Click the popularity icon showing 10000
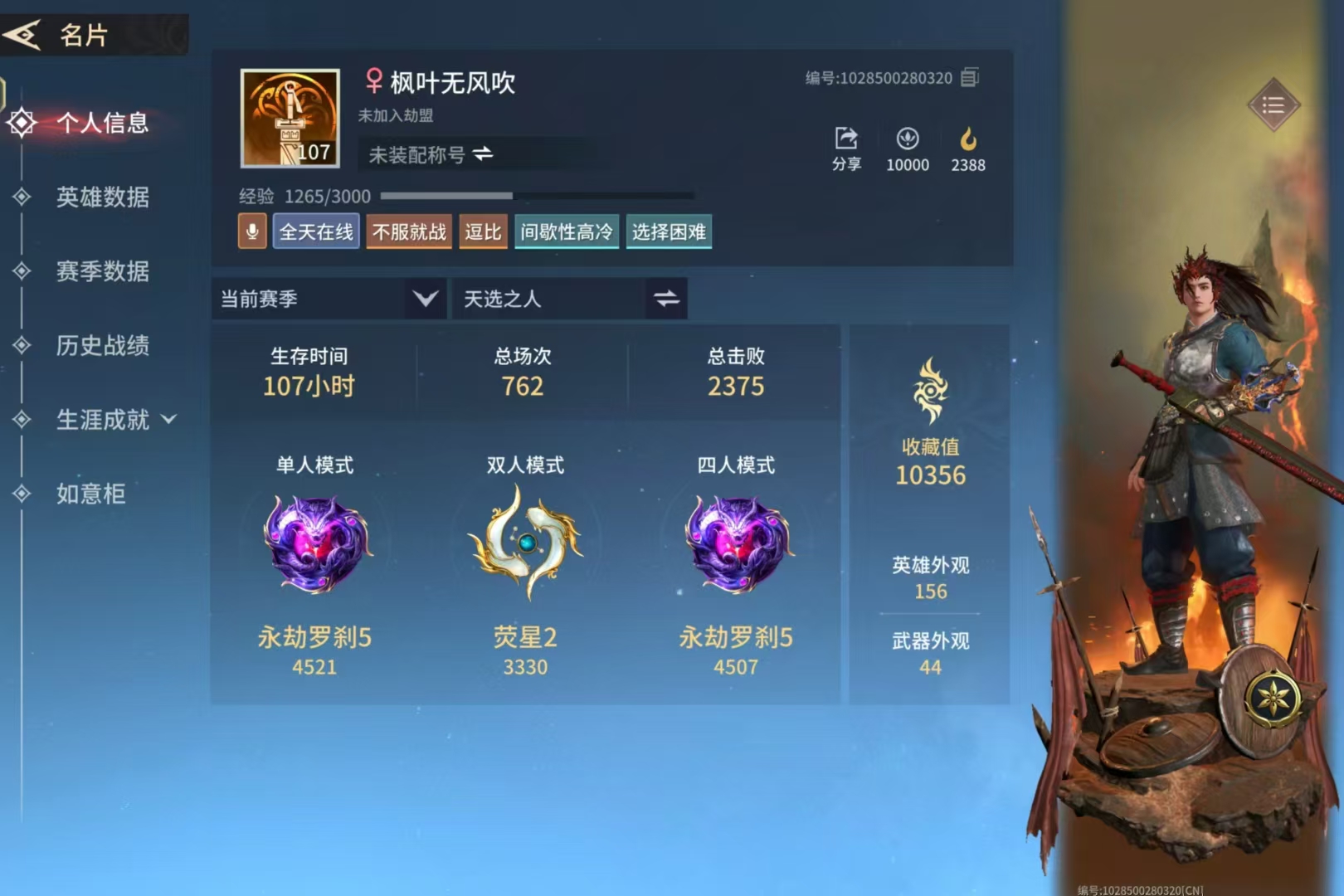Screen dimensions: 1344x896 click(907, 148)
